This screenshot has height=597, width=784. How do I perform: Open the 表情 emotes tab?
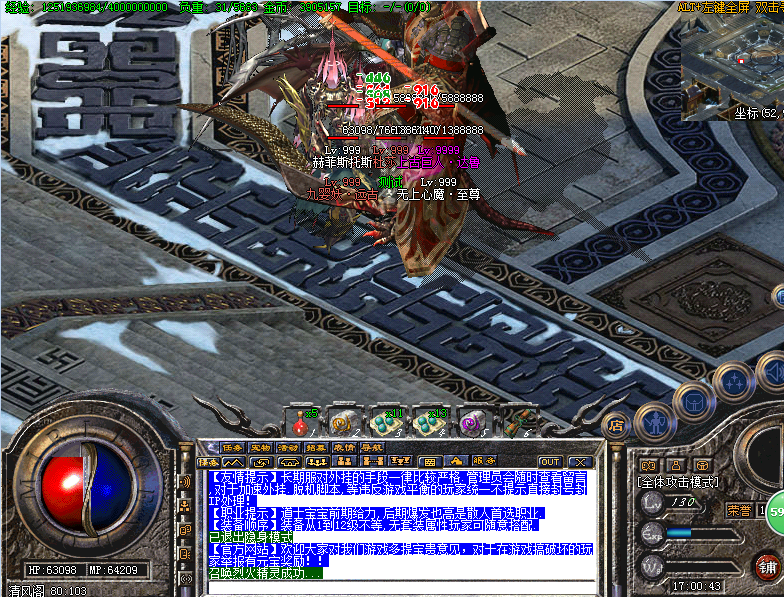(x=344, y=447)
